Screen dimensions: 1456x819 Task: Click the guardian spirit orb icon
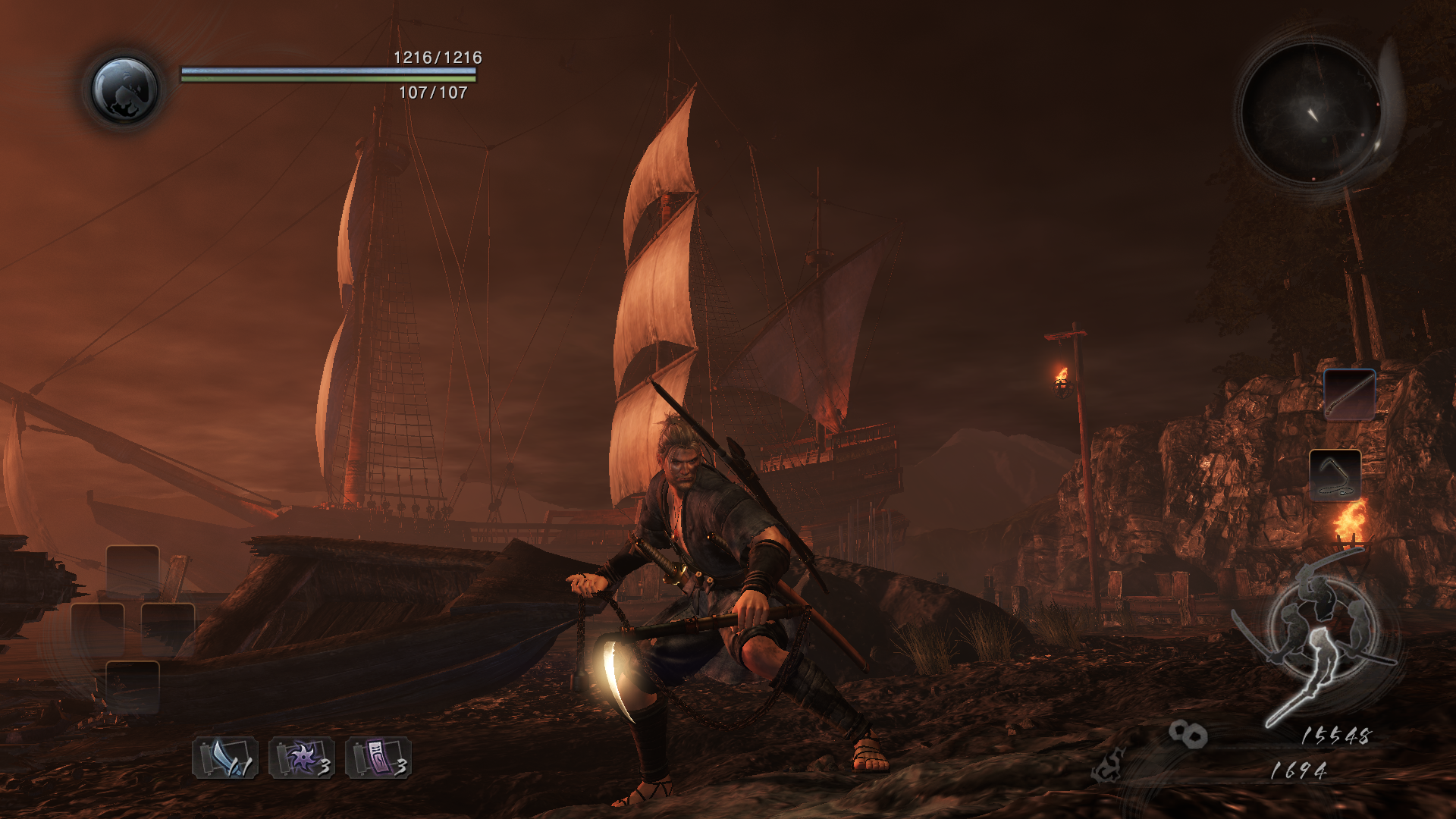(125, 89)
